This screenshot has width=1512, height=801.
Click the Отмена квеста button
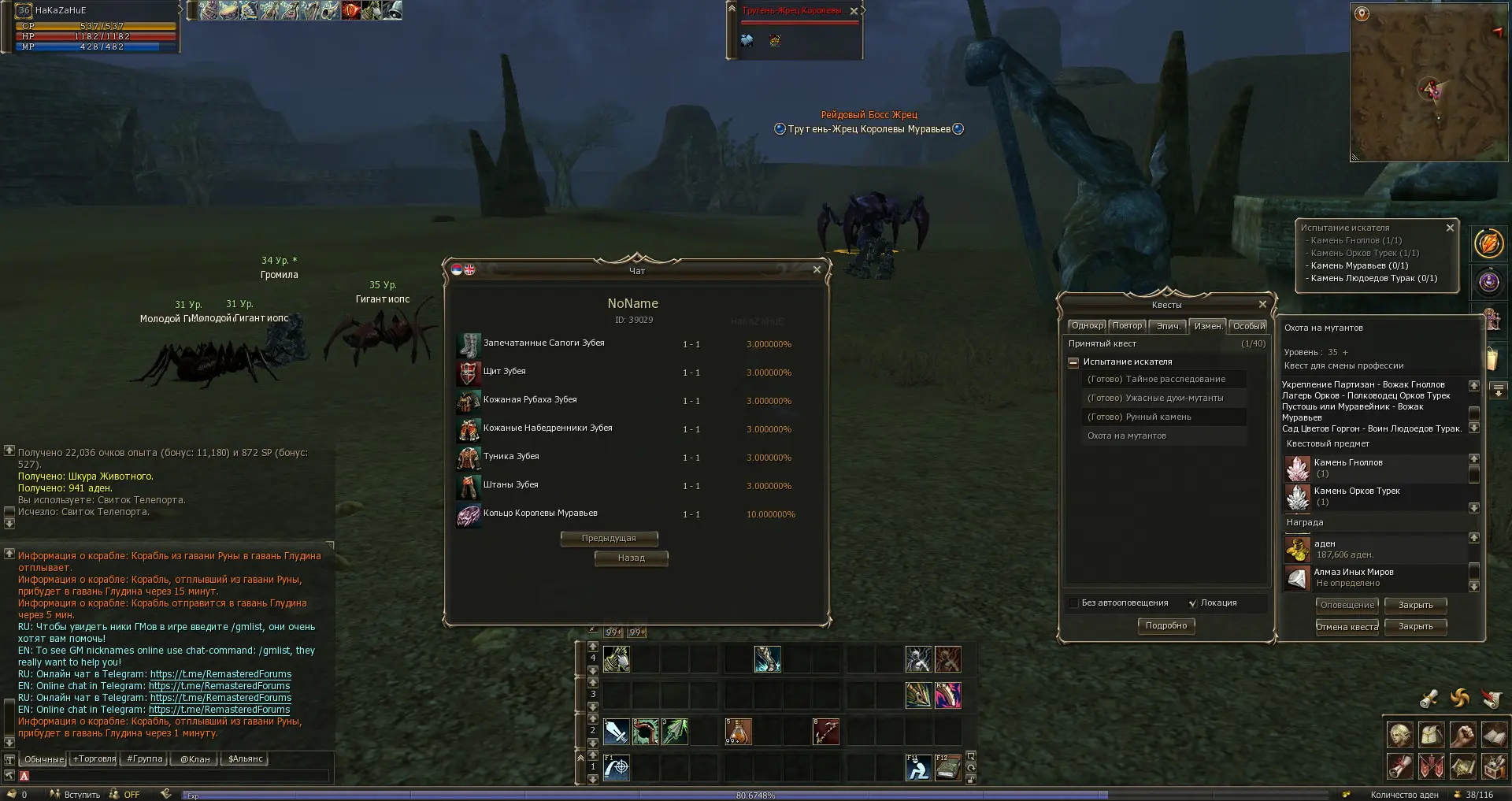1347,627
